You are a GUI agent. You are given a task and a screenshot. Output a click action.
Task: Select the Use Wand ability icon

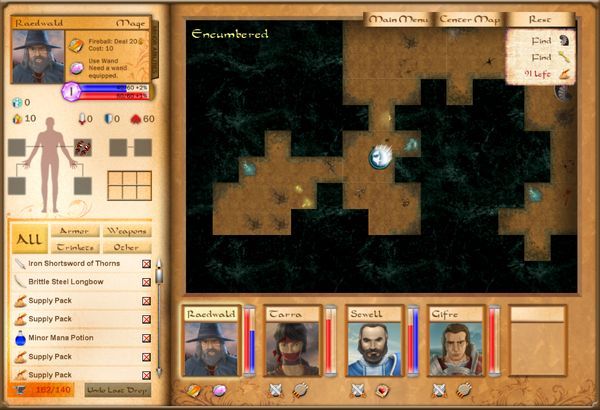(76, 67)
